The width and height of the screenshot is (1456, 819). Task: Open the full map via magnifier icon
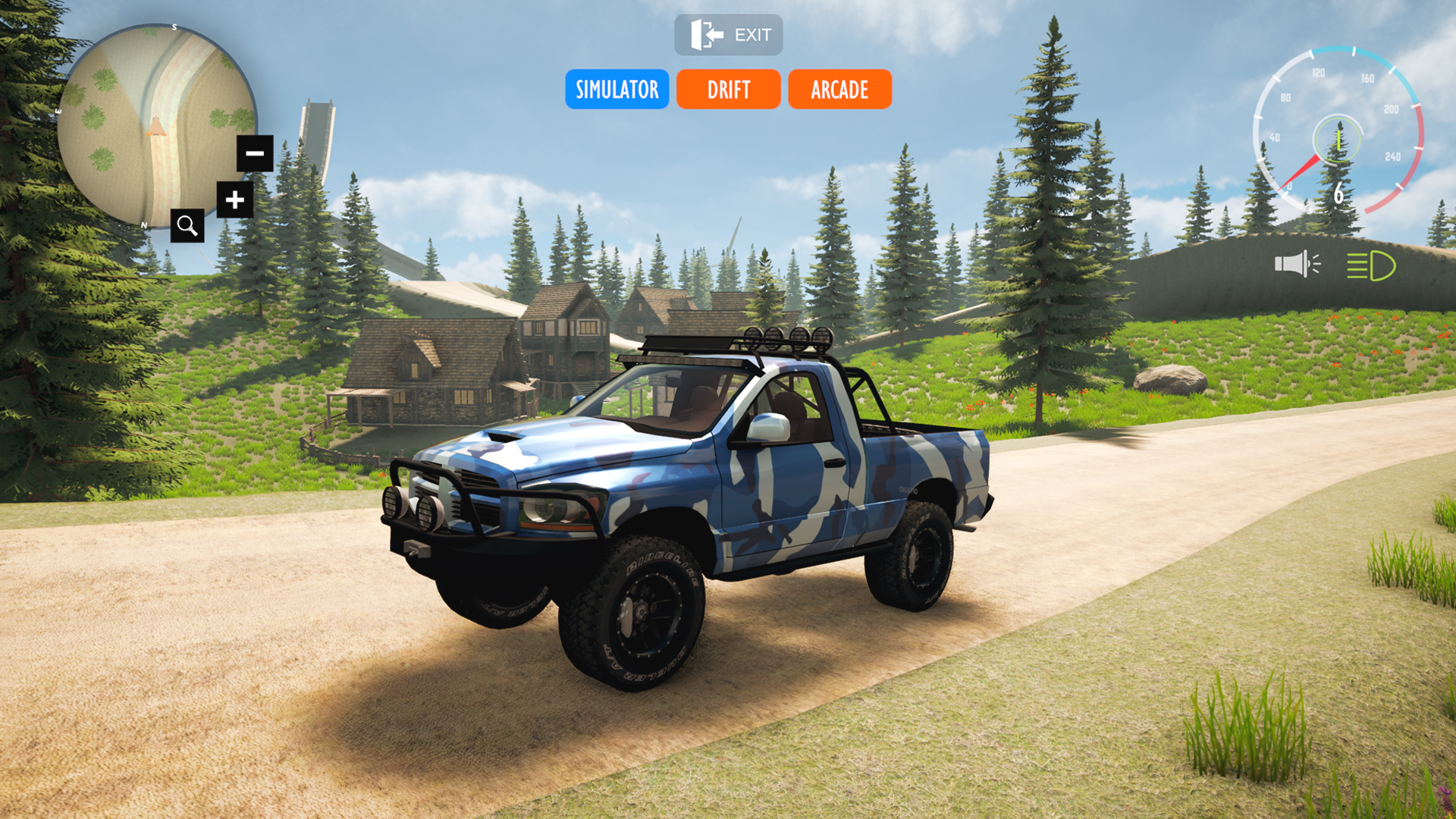[187, 225]
